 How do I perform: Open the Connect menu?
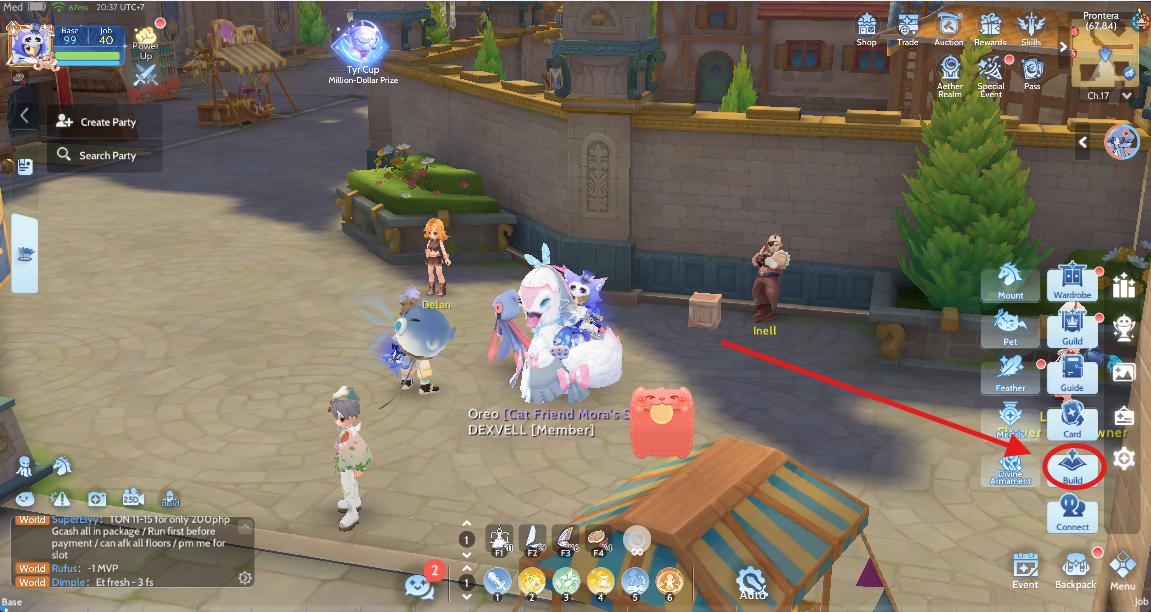click(1073, 514)
